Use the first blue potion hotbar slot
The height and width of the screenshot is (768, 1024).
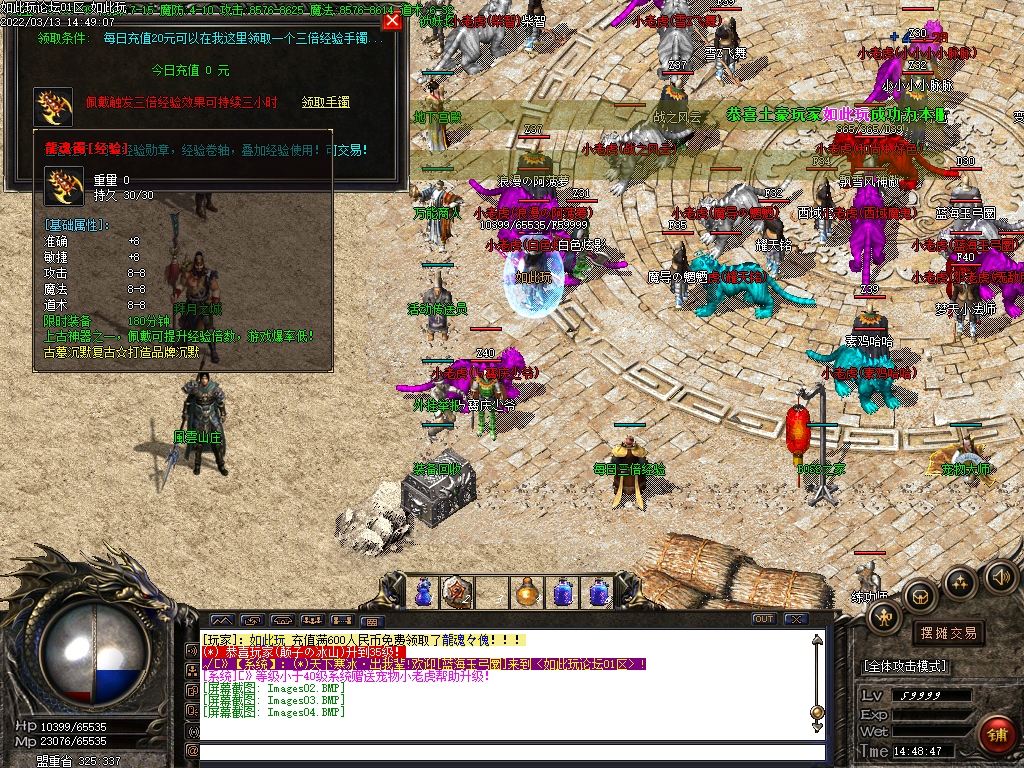423,592
